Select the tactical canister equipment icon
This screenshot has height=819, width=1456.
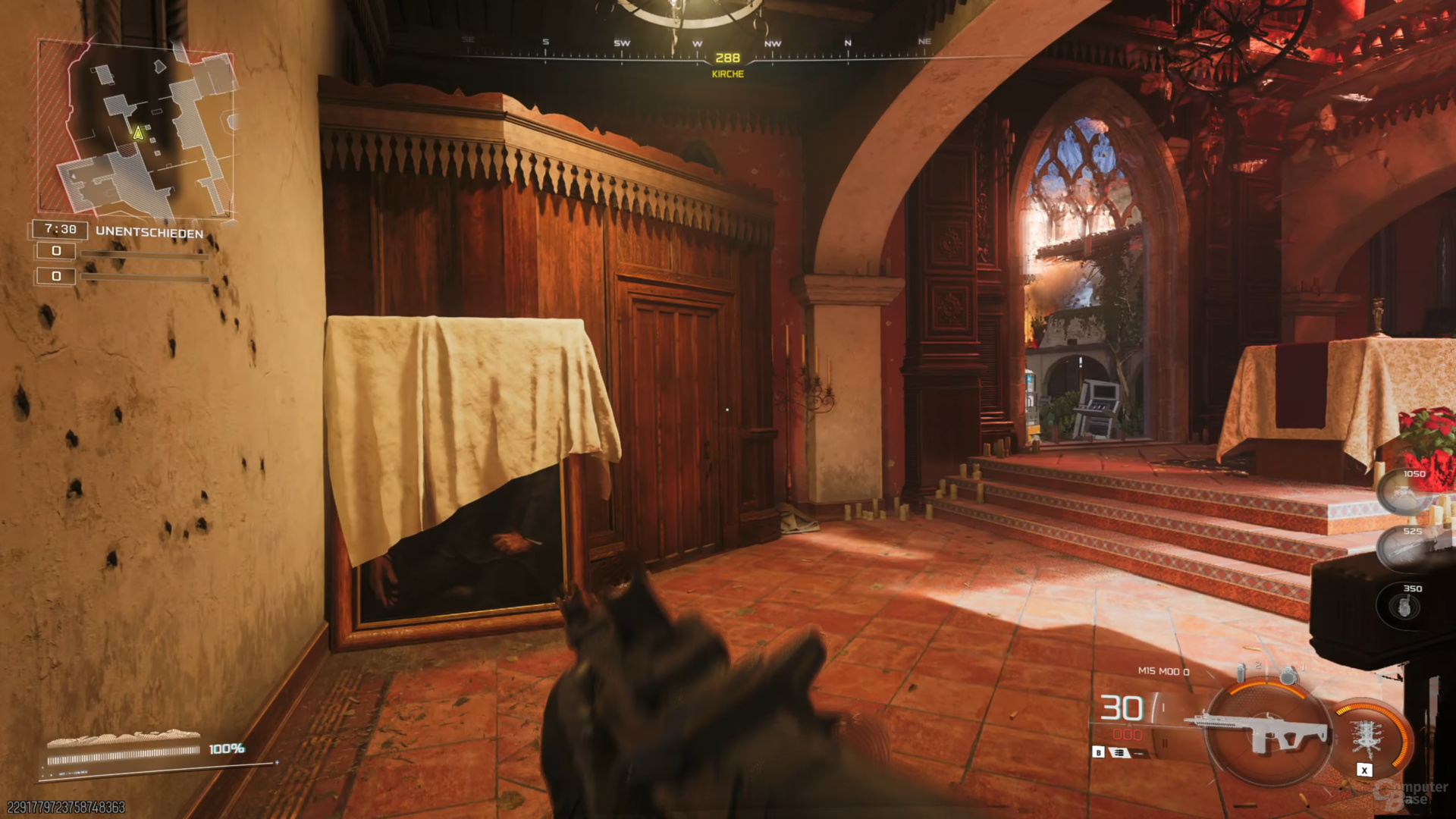point(1241,672)
